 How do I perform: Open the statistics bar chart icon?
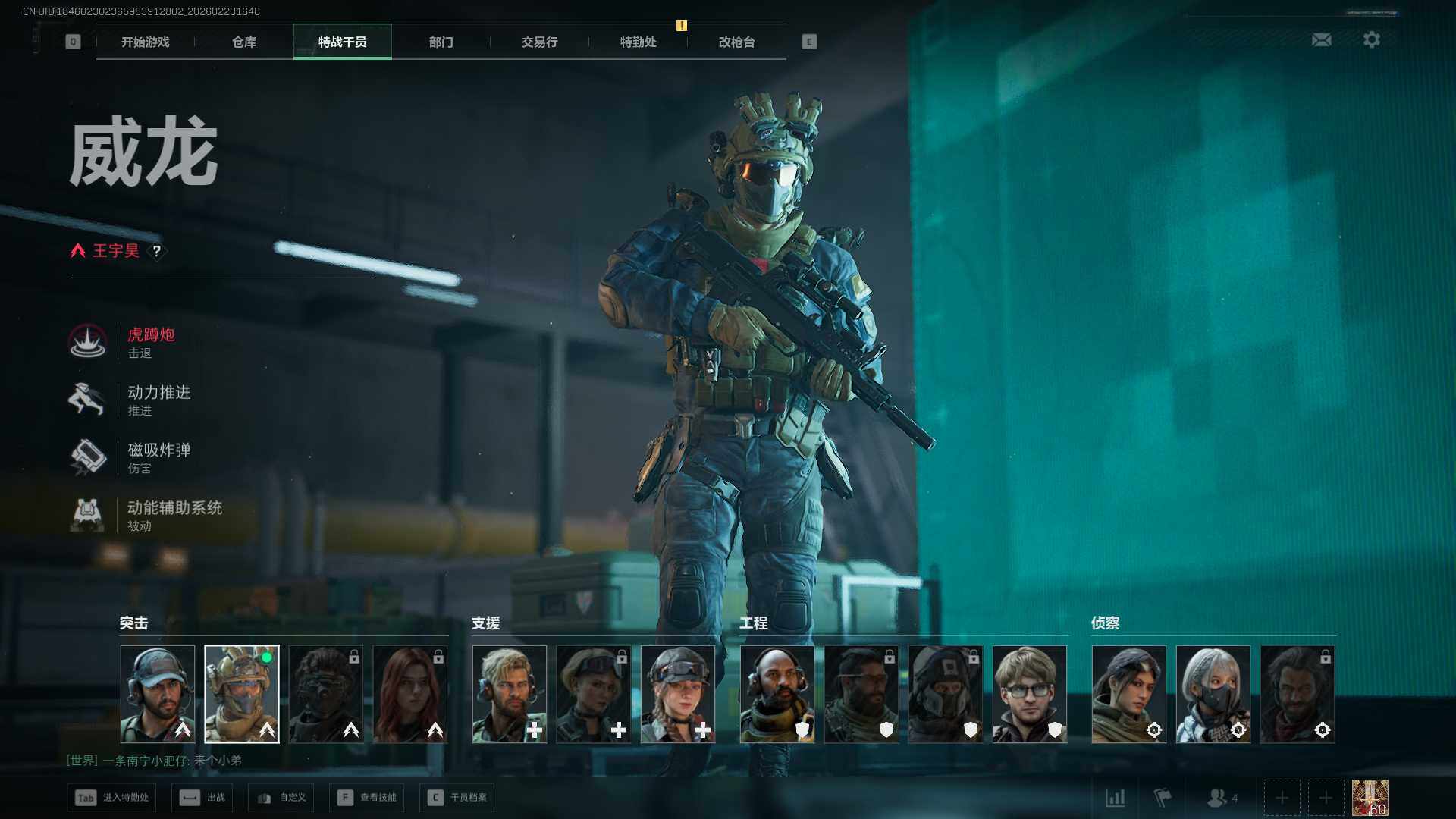[1115, 798]
